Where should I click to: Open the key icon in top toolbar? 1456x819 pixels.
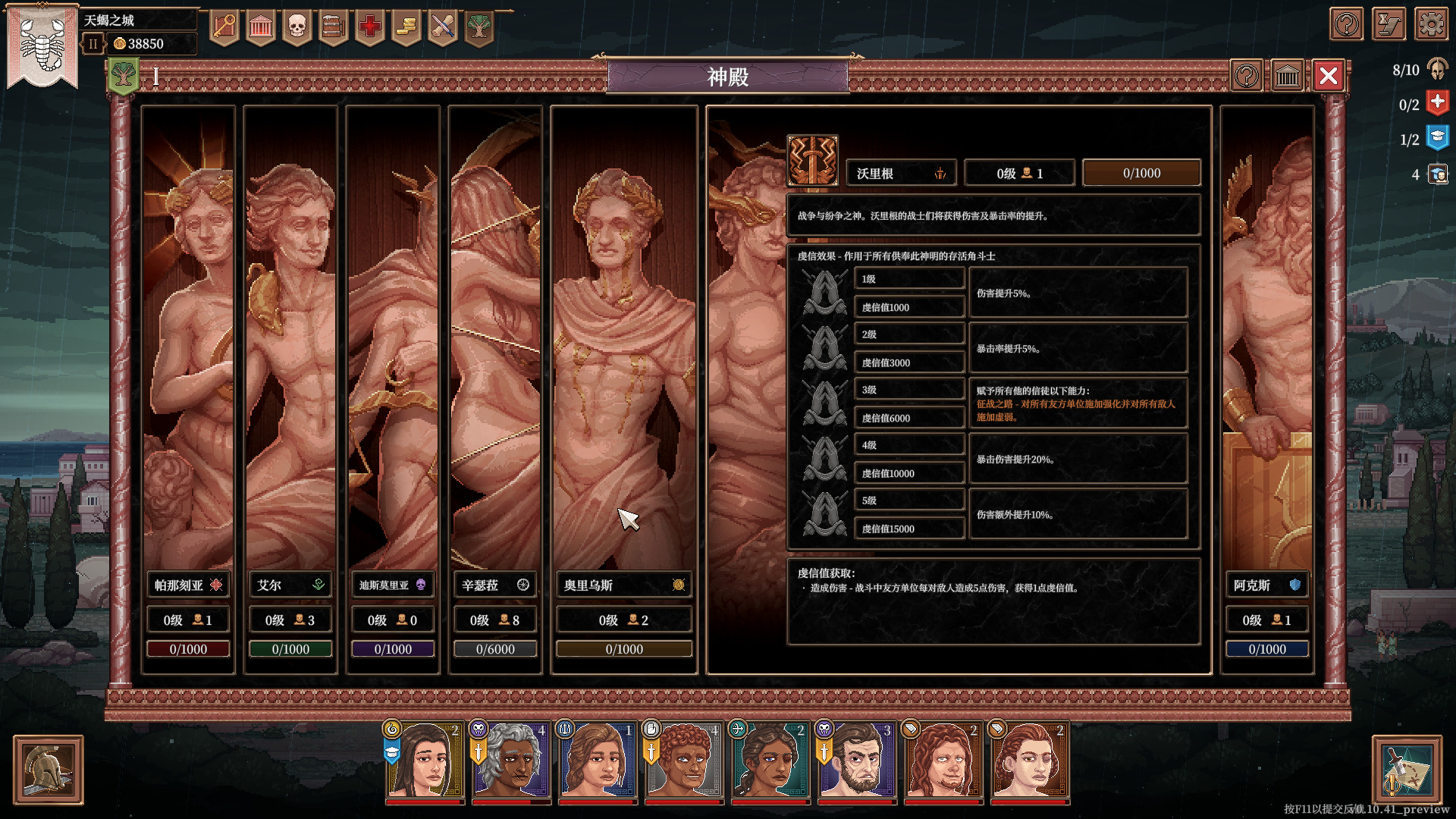tap(224, 27)
